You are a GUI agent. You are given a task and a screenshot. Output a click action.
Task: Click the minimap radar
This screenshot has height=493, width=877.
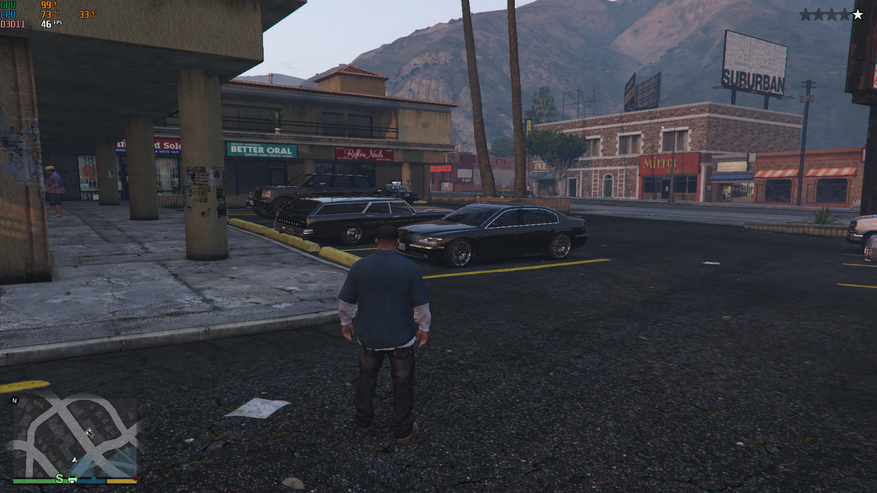[x=74, y=436]
